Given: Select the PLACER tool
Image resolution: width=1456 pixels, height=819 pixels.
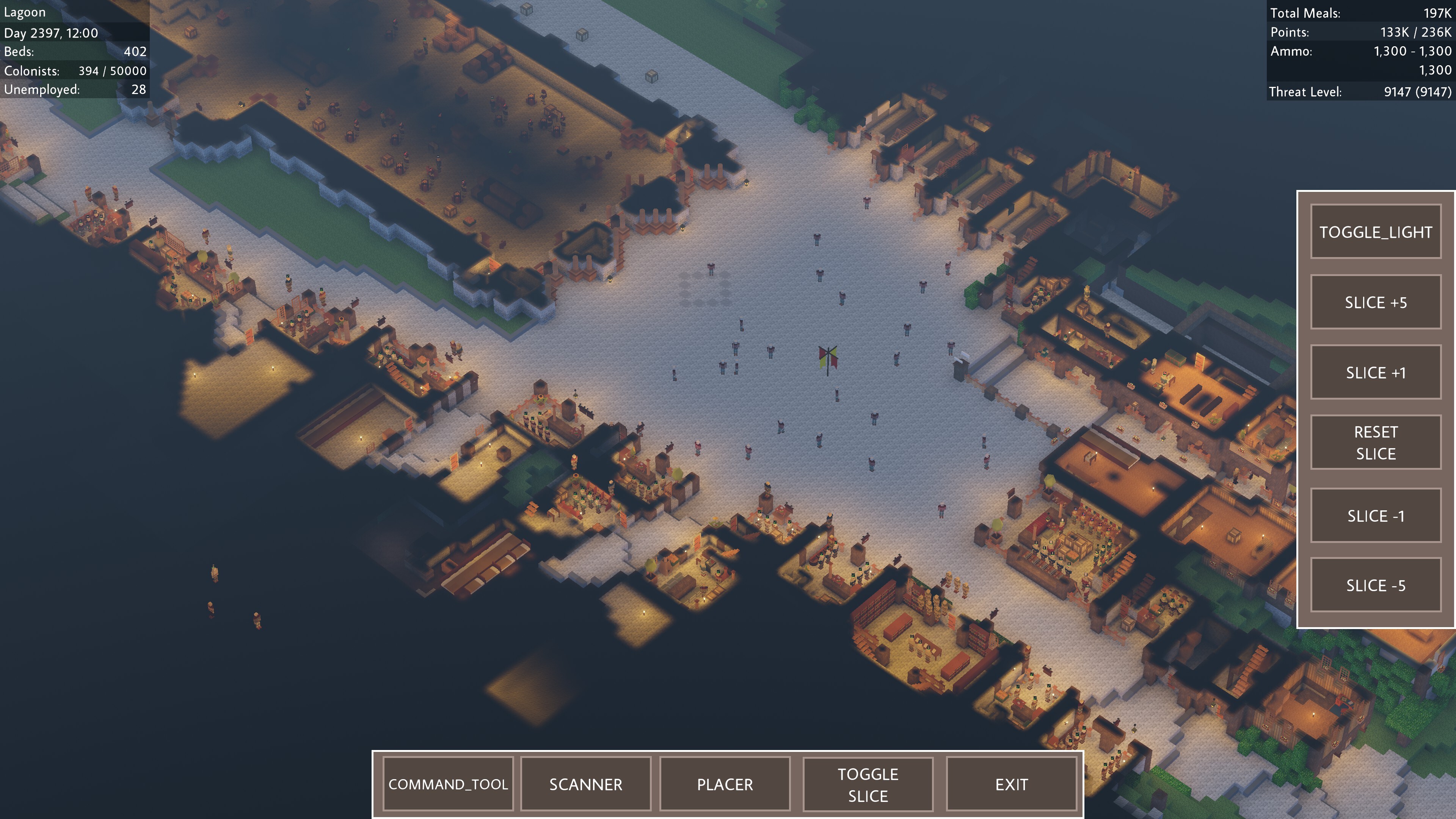Looking at the screenshot, I should coord(725,784).
